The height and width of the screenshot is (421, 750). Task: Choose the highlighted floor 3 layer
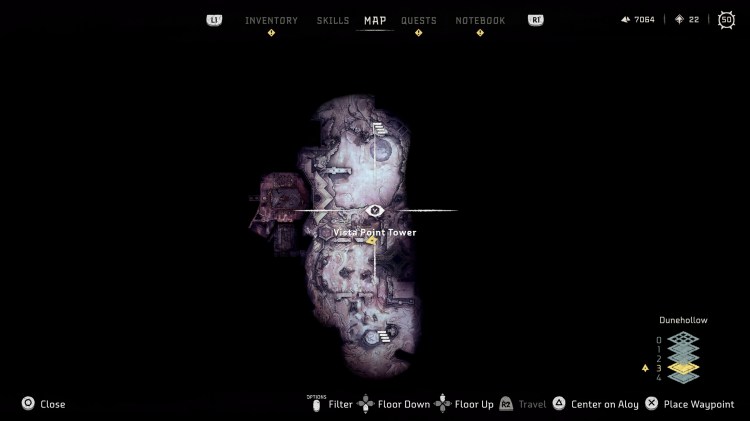(683, 367)
